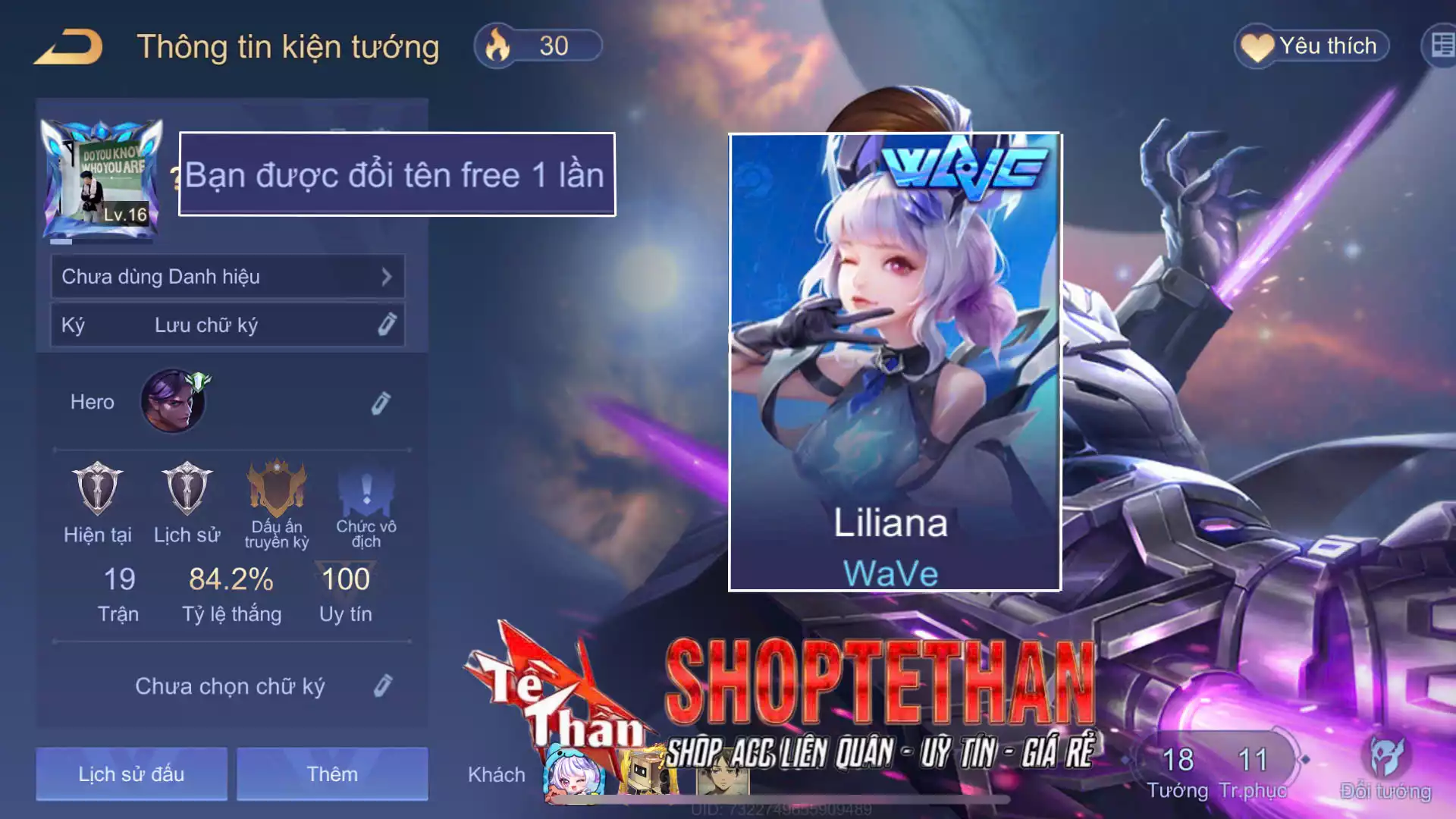Check the 84.2% Tỷ lệ thắng stat
The image size is (1456, 819).
click(x=231, y=581)
